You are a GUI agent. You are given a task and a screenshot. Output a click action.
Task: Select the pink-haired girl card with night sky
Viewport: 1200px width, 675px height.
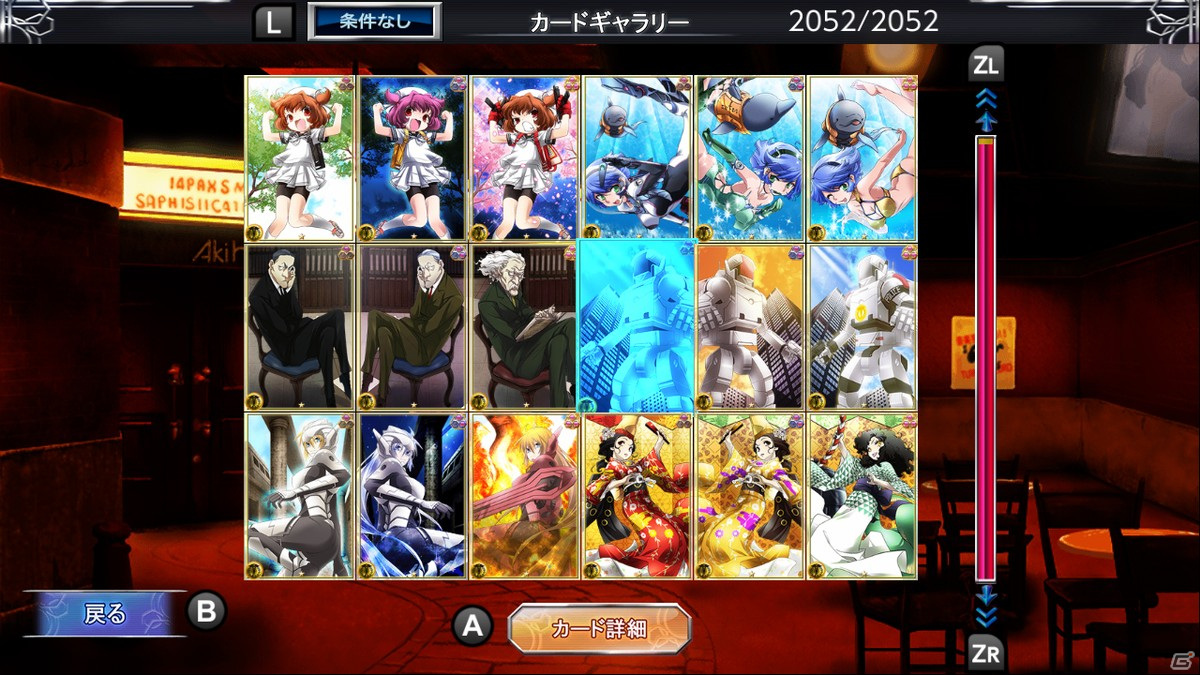[x=413, y=158]
